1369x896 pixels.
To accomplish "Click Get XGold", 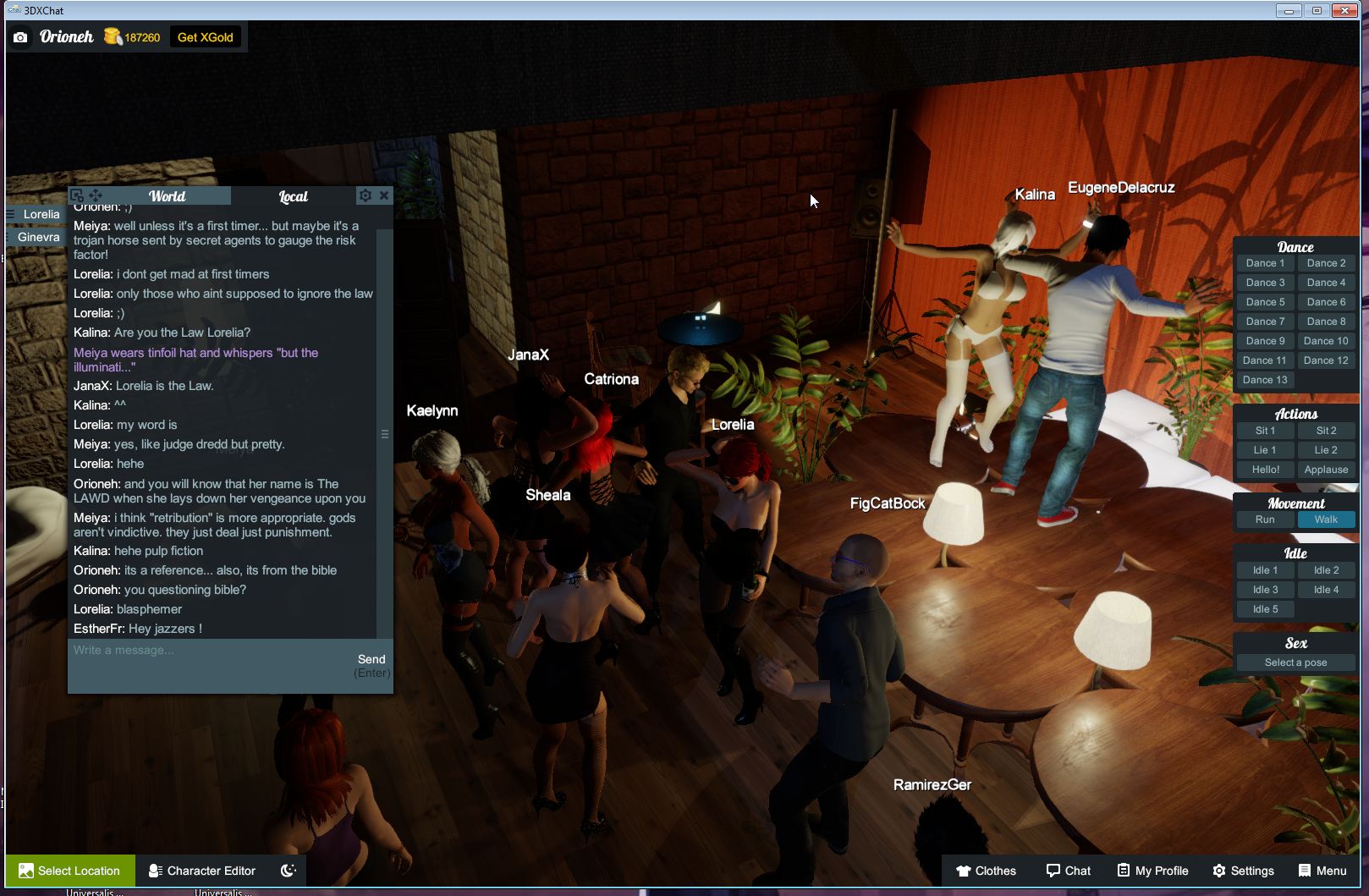I will (x=205, y=37).
